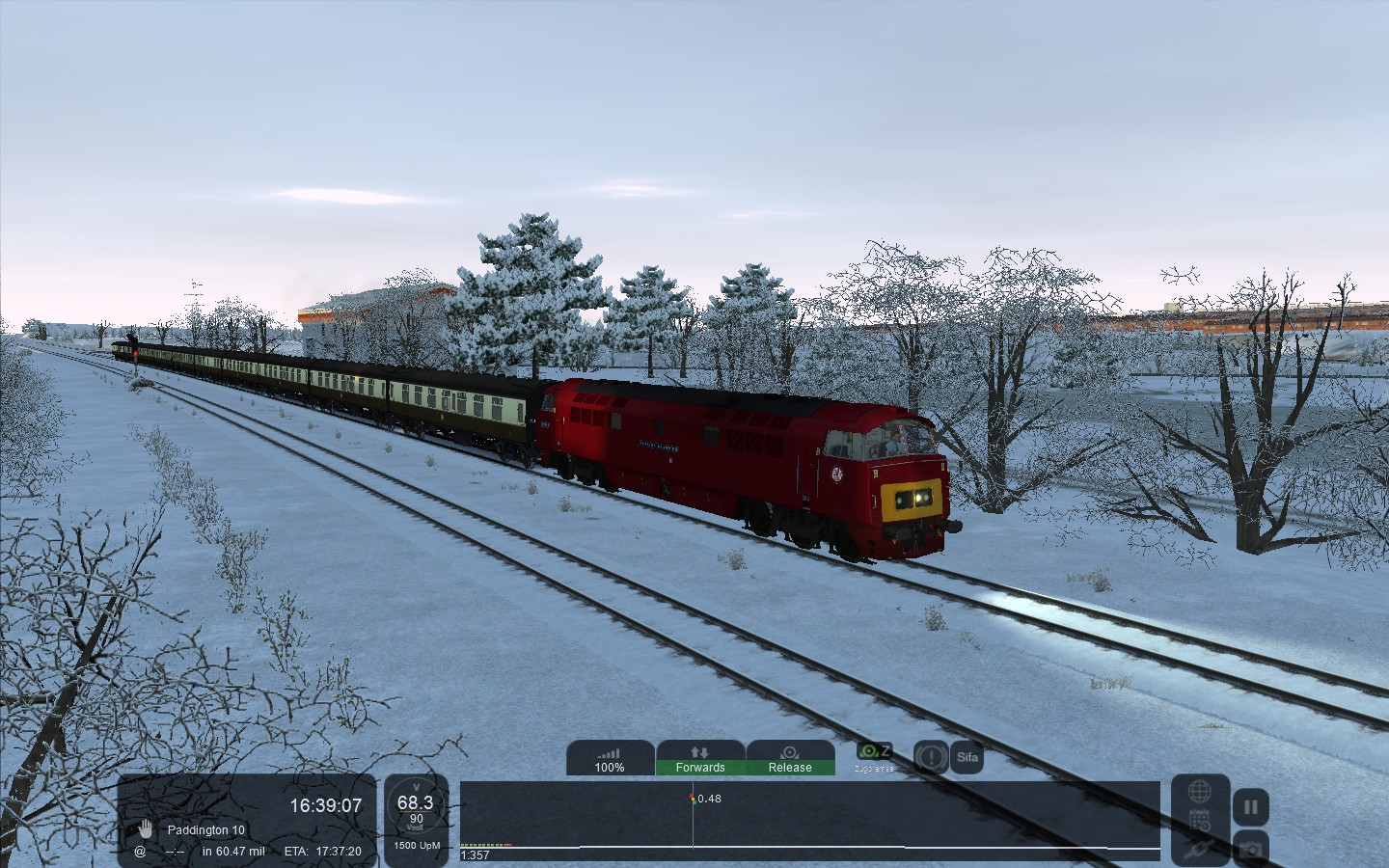Adjust the 100% throttle control
Viewport: 1389px width, 868px height.
(x=610, y=758)
